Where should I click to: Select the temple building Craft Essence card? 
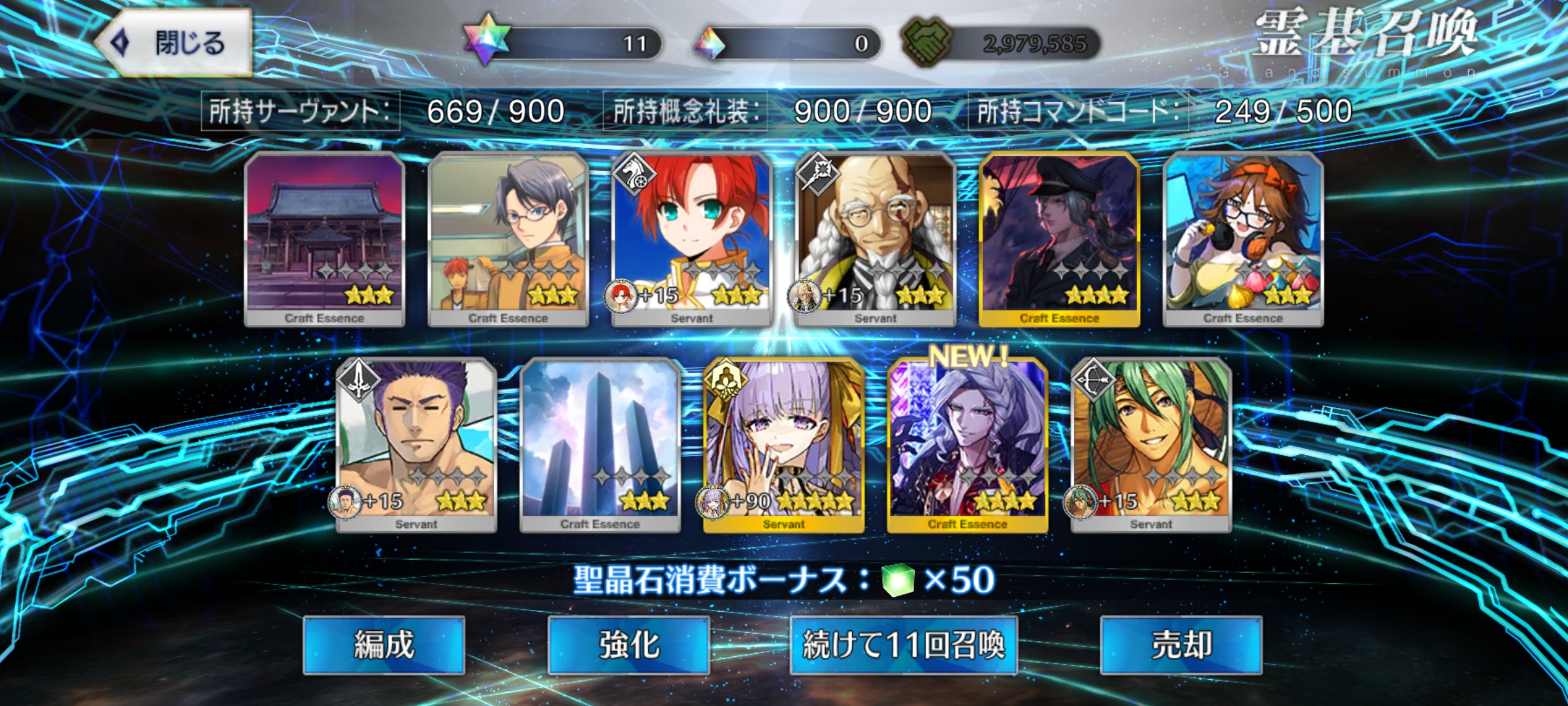tap(325, 239)
